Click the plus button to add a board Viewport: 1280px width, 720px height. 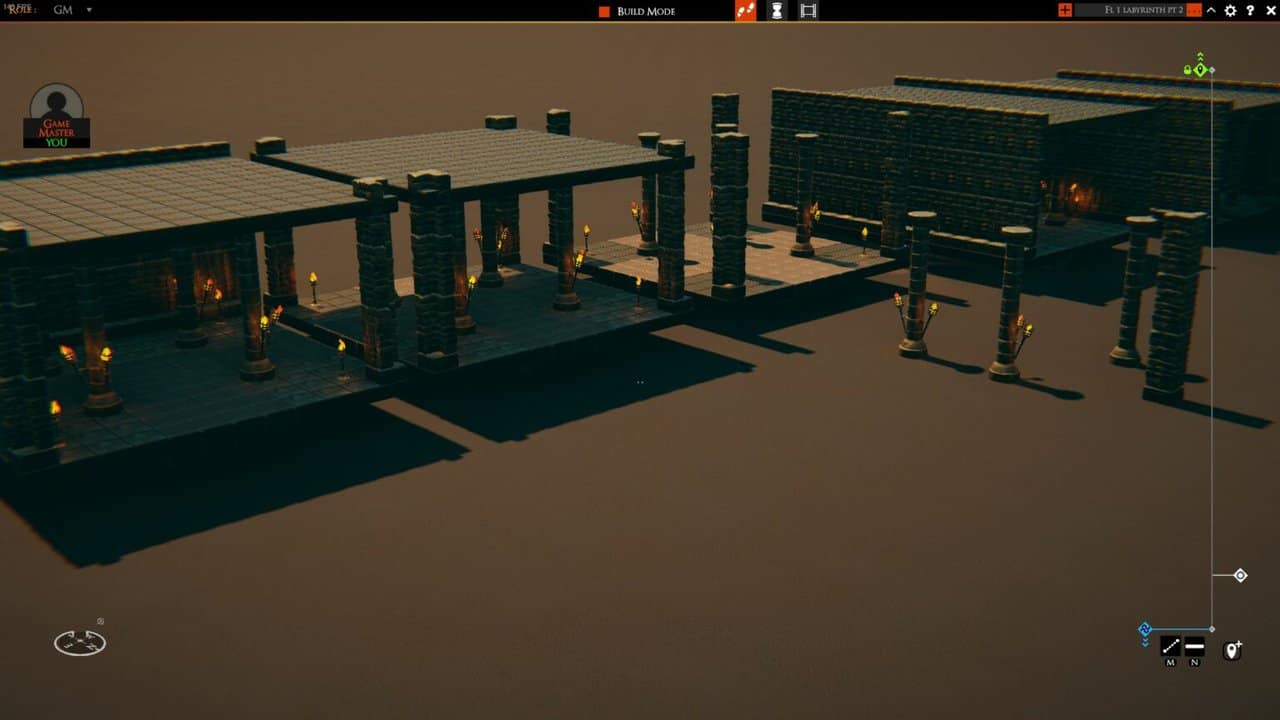[x=1065, y=11]
